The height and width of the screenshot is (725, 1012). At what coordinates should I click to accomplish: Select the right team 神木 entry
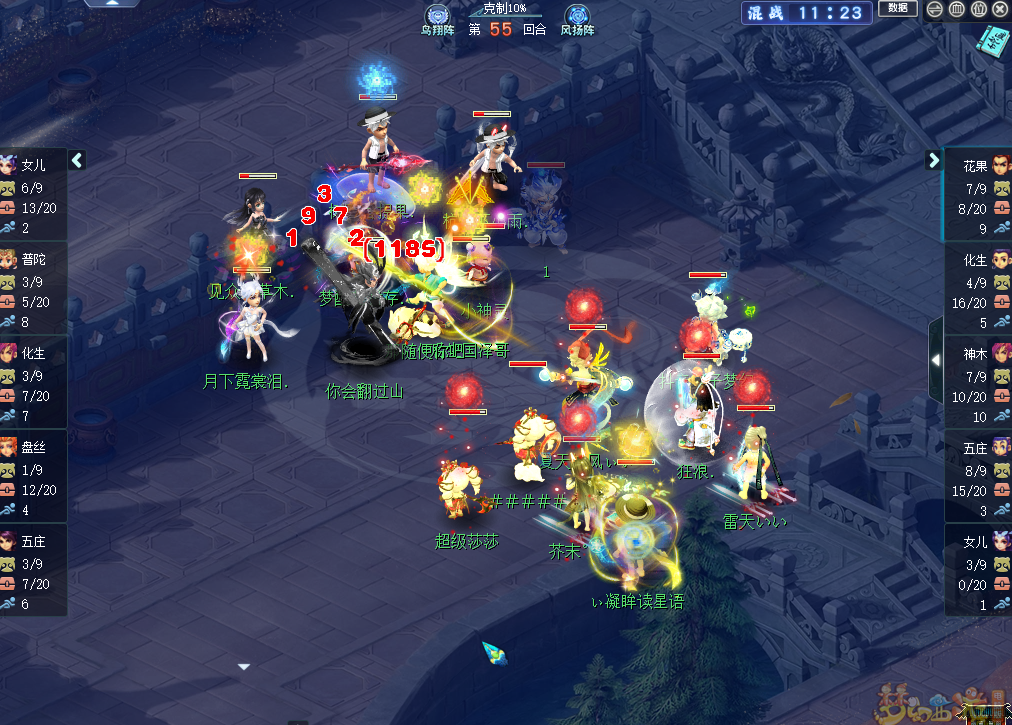coord(978,382)
